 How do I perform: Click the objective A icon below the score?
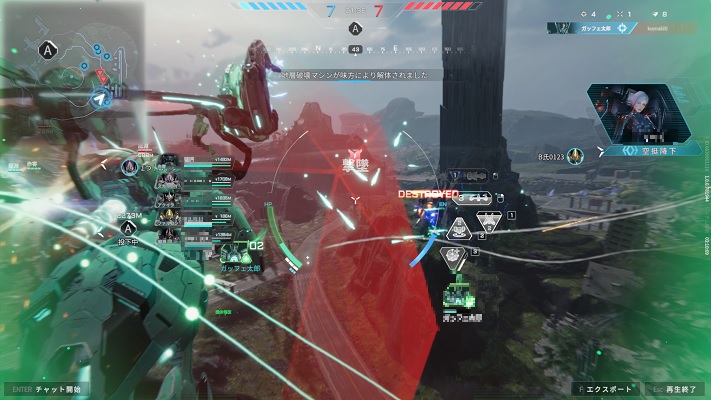coord(355,29)
